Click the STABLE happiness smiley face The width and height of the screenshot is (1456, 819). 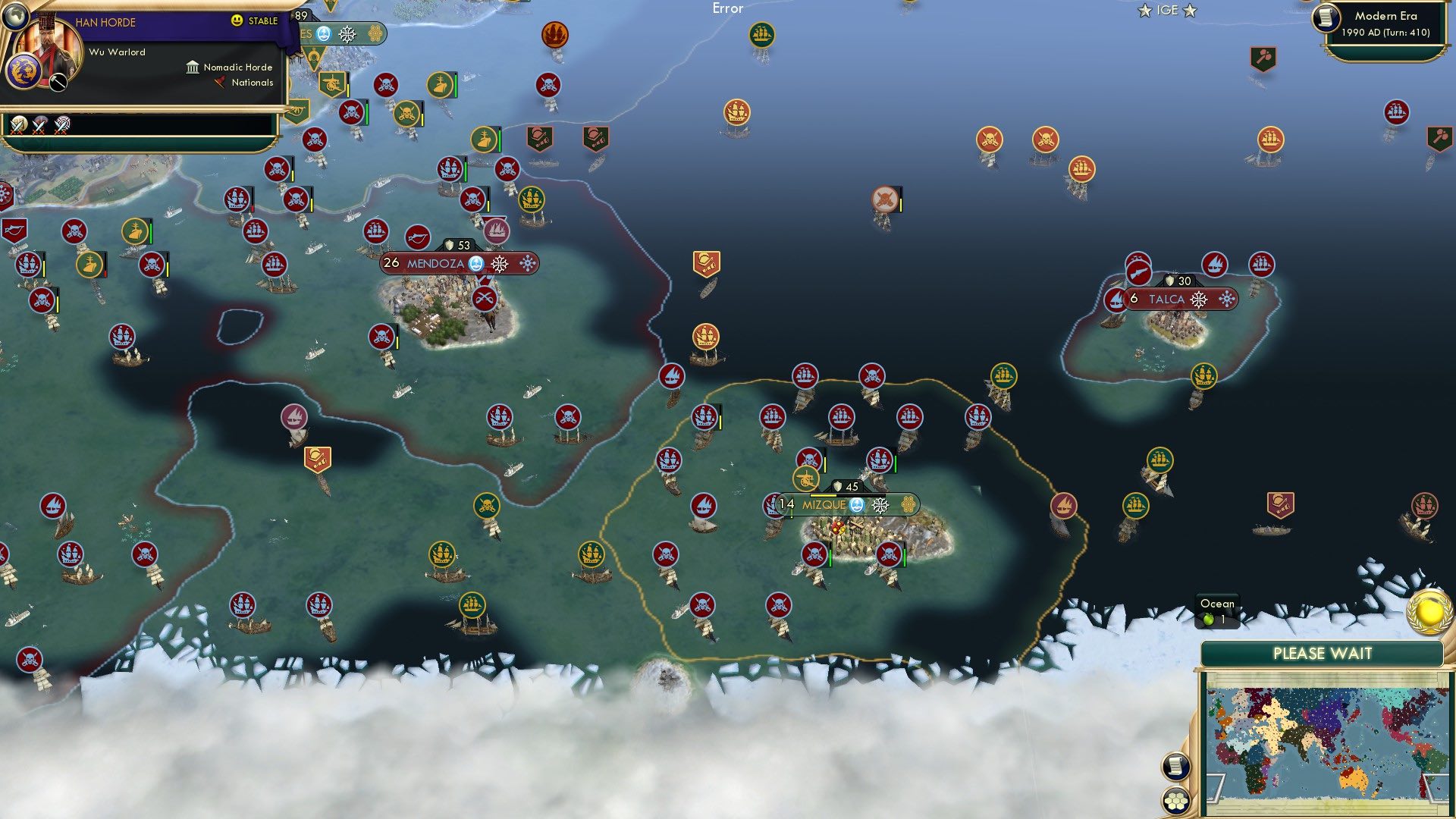coord(237,20)
